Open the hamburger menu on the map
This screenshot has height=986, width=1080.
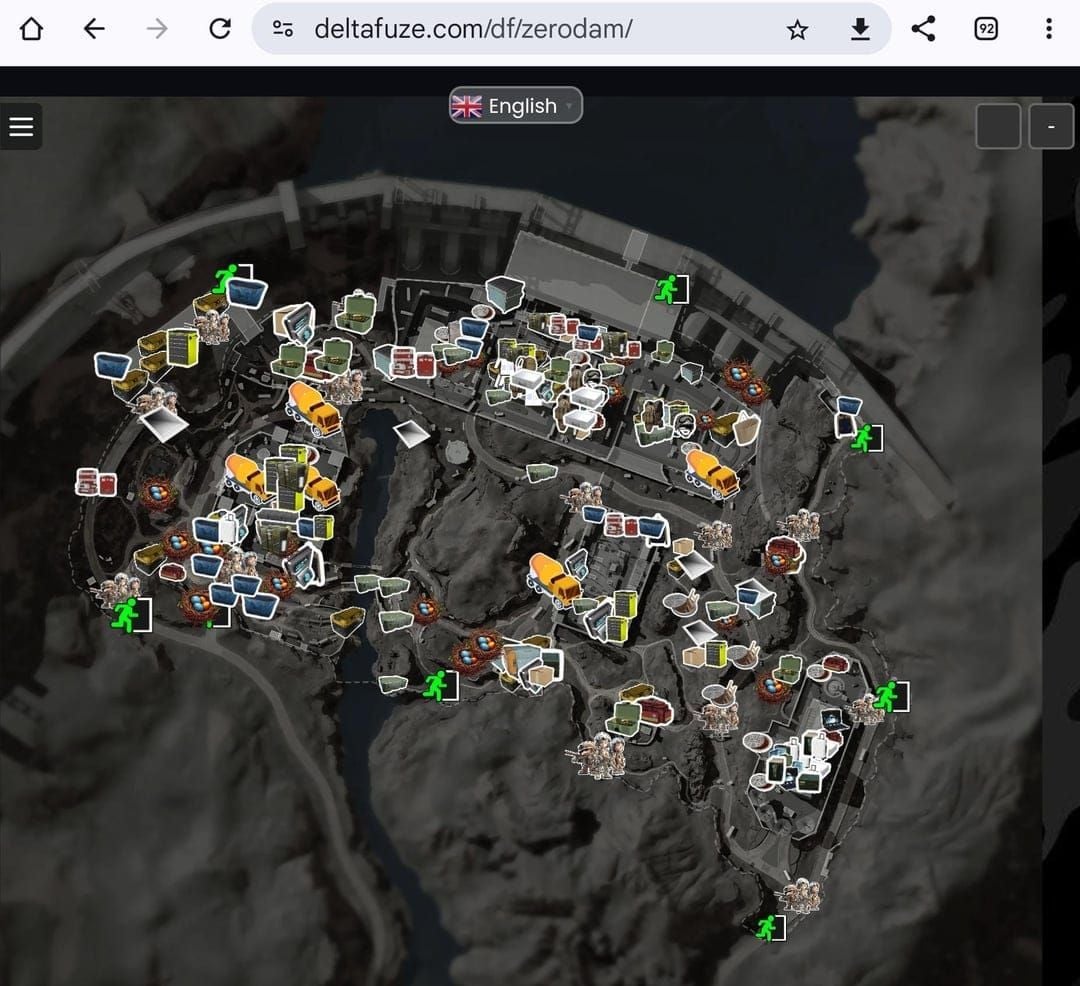pyautogui.click(x=21, y=127)
